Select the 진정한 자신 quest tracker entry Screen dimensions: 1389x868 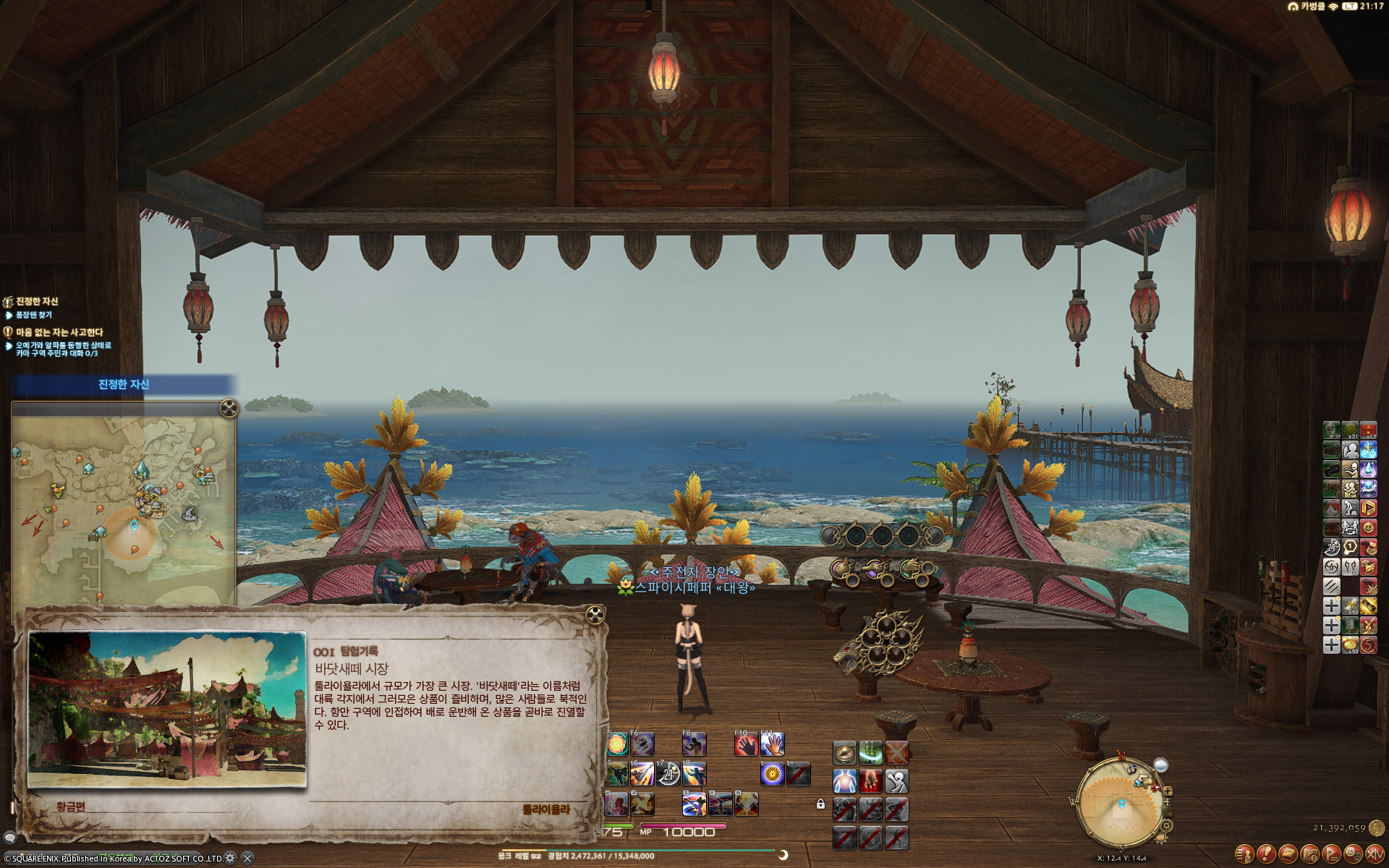pyautogui.click(x=36, y=302)
